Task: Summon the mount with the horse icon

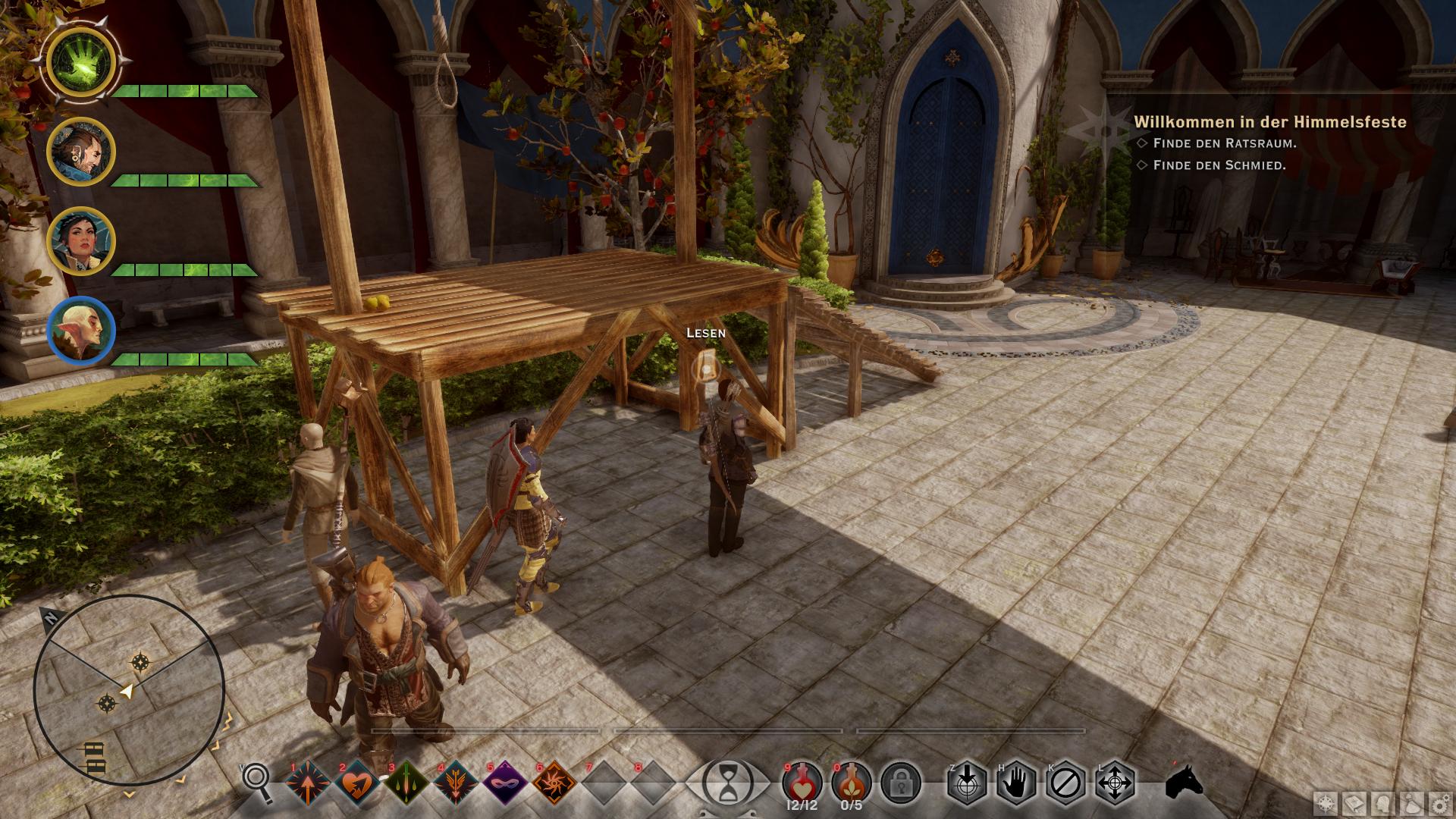Action: (1185, 781)
